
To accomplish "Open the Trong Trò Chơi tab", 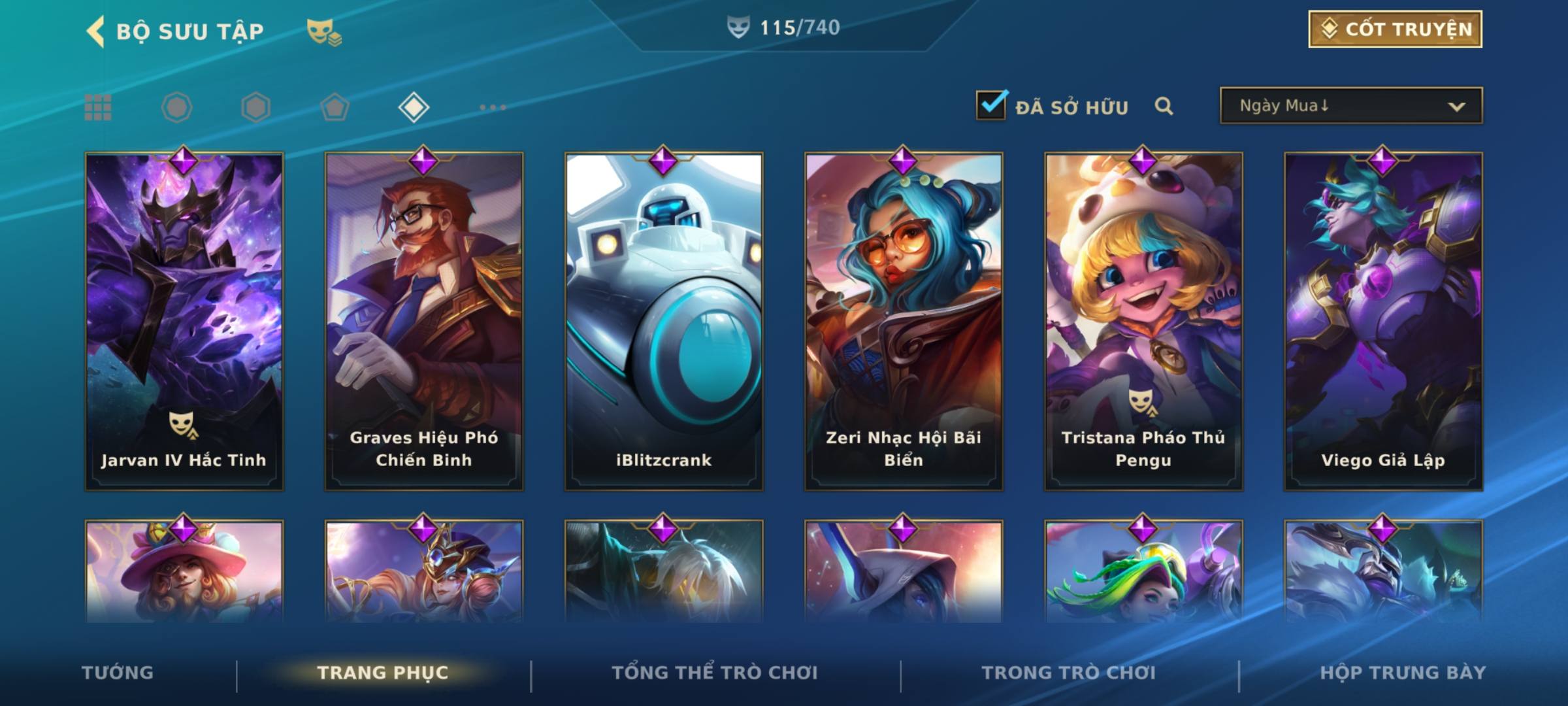I will (1069, 673).
